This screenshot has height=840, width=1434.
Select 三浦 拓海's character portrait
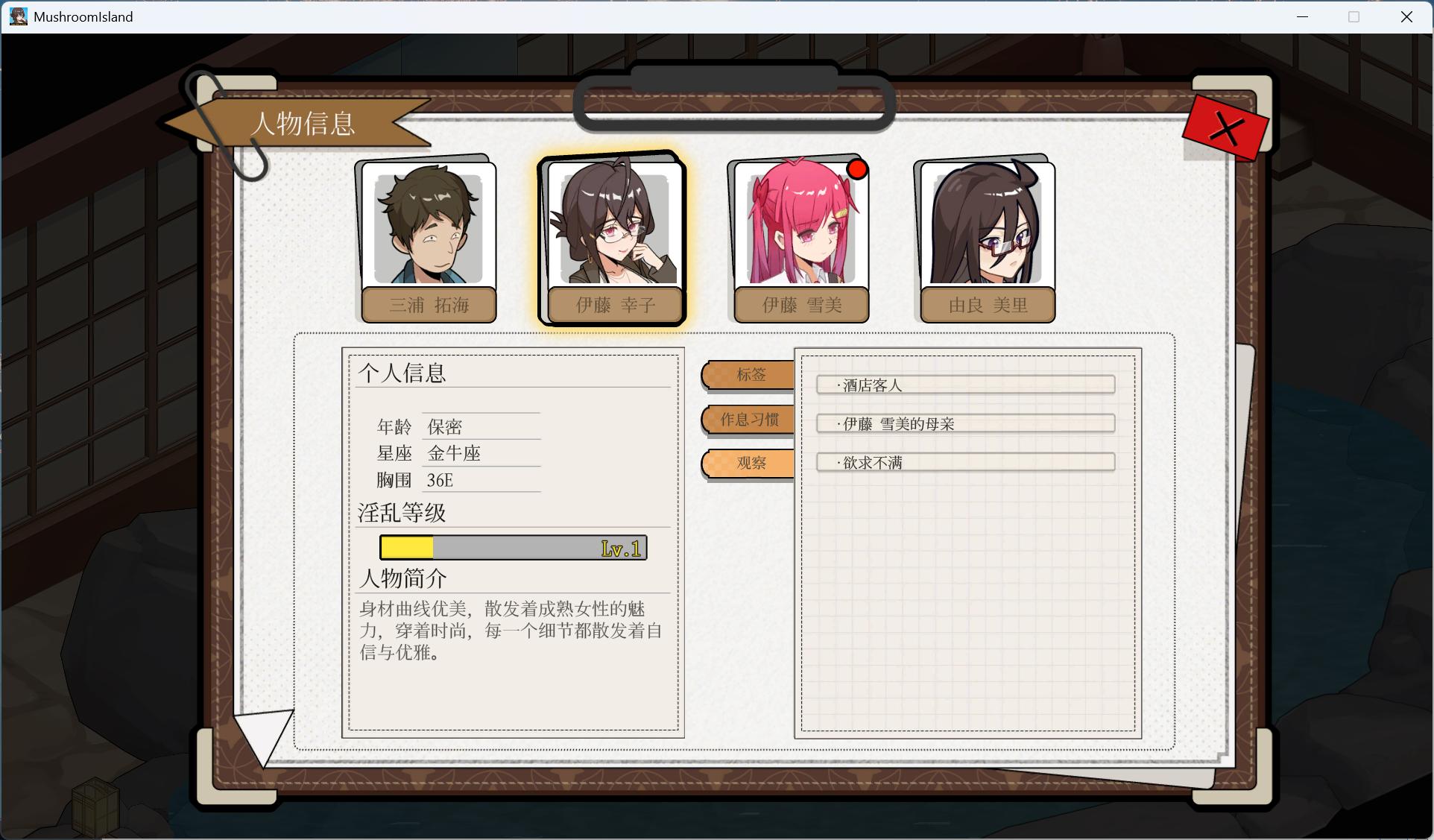tap(429, 227)
